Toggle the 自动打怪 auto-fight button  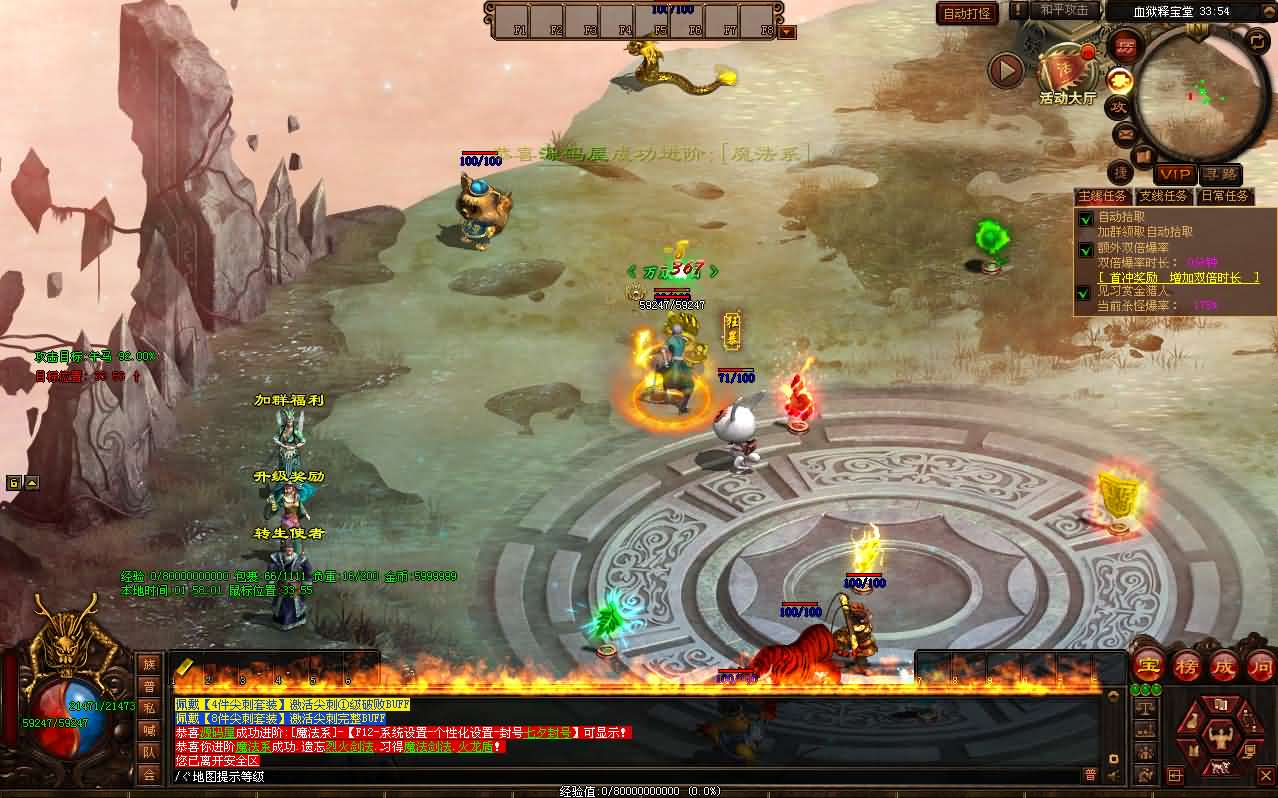click(967, 13)
